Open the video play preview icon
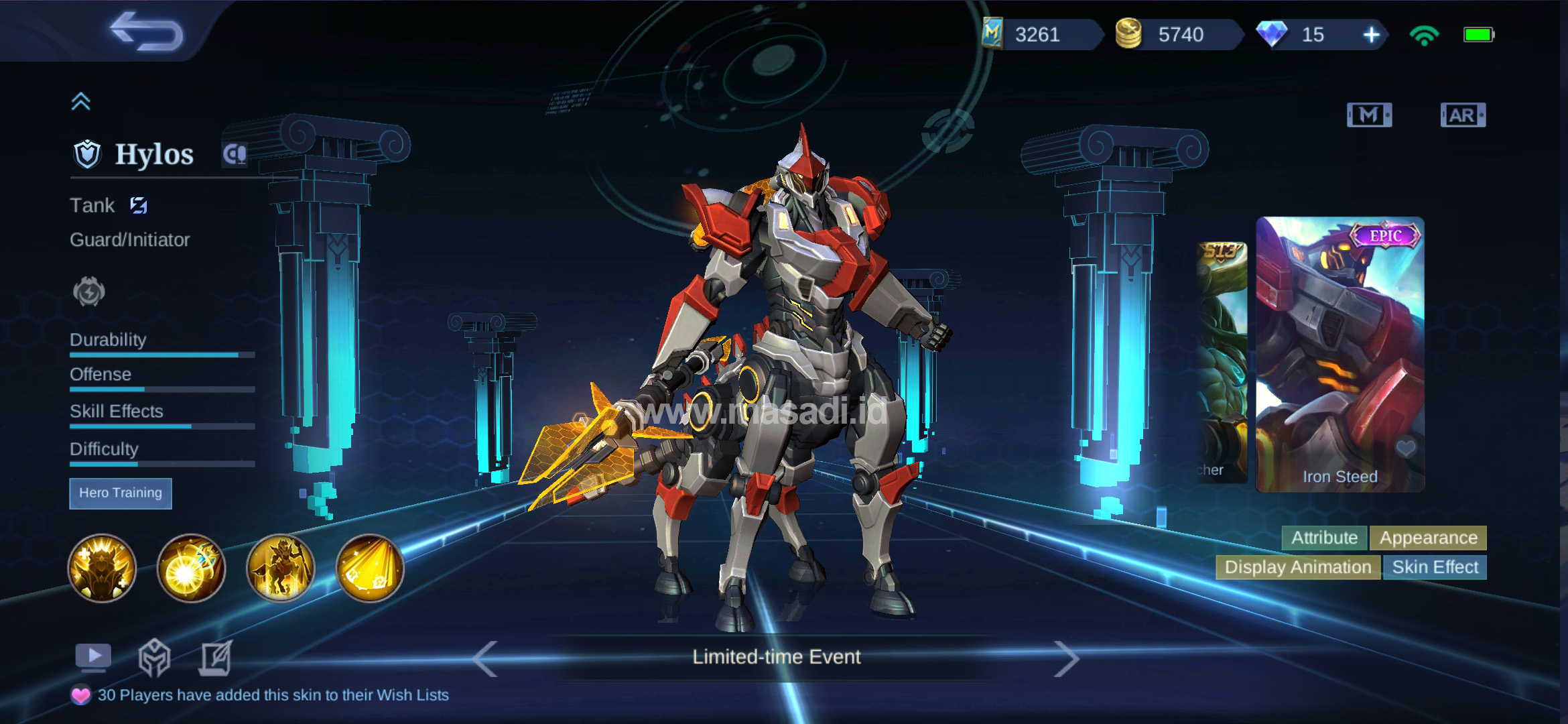This screenshot has width=1568, height=724. coord(92,656)
